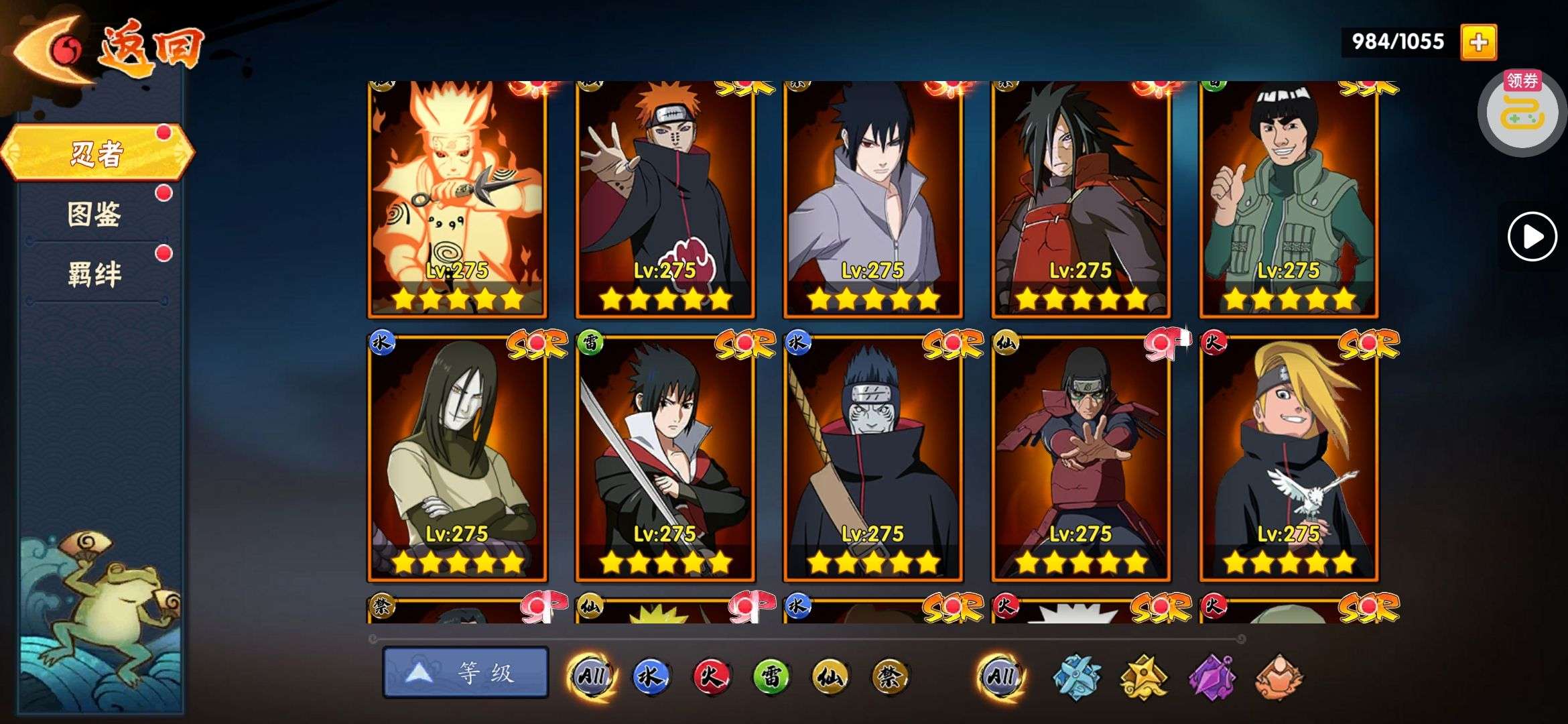The image size is (1568, 724).
Task: Click the side play arrow button
Action: pyautogui.click(x=1532, y=237)
